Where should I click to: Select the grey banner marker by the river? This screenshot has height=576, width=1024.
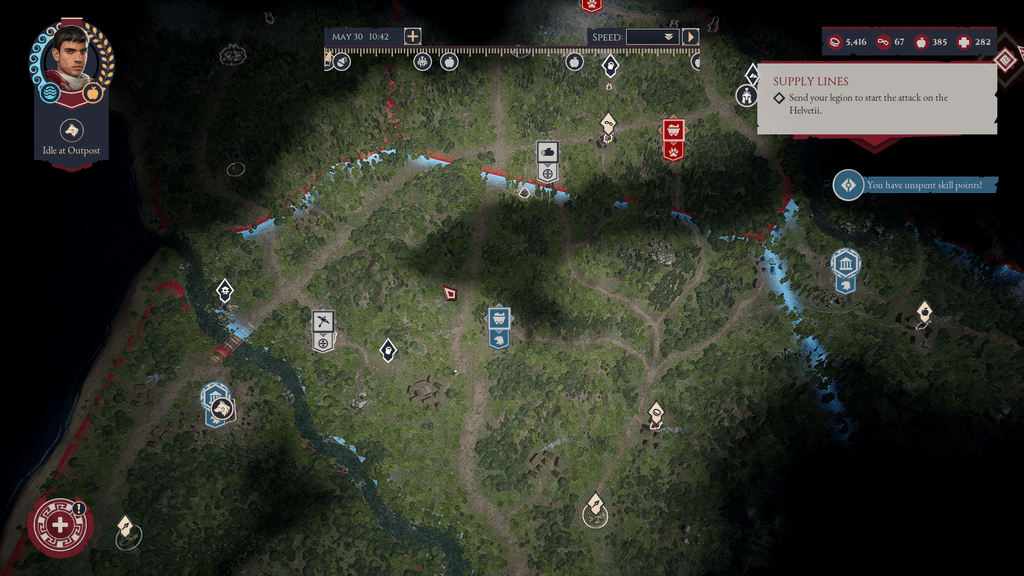547,160
